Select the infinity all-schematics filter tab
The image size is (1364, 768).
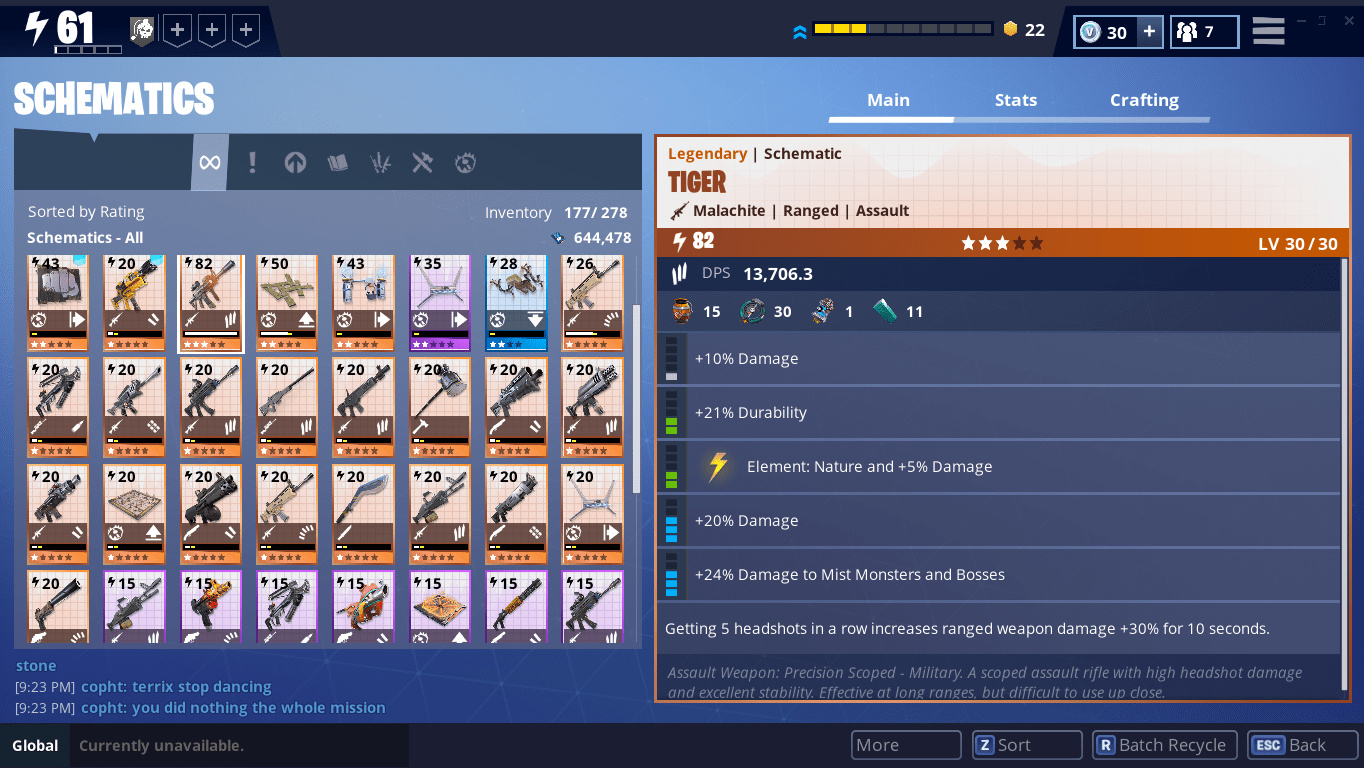(209, 162)
